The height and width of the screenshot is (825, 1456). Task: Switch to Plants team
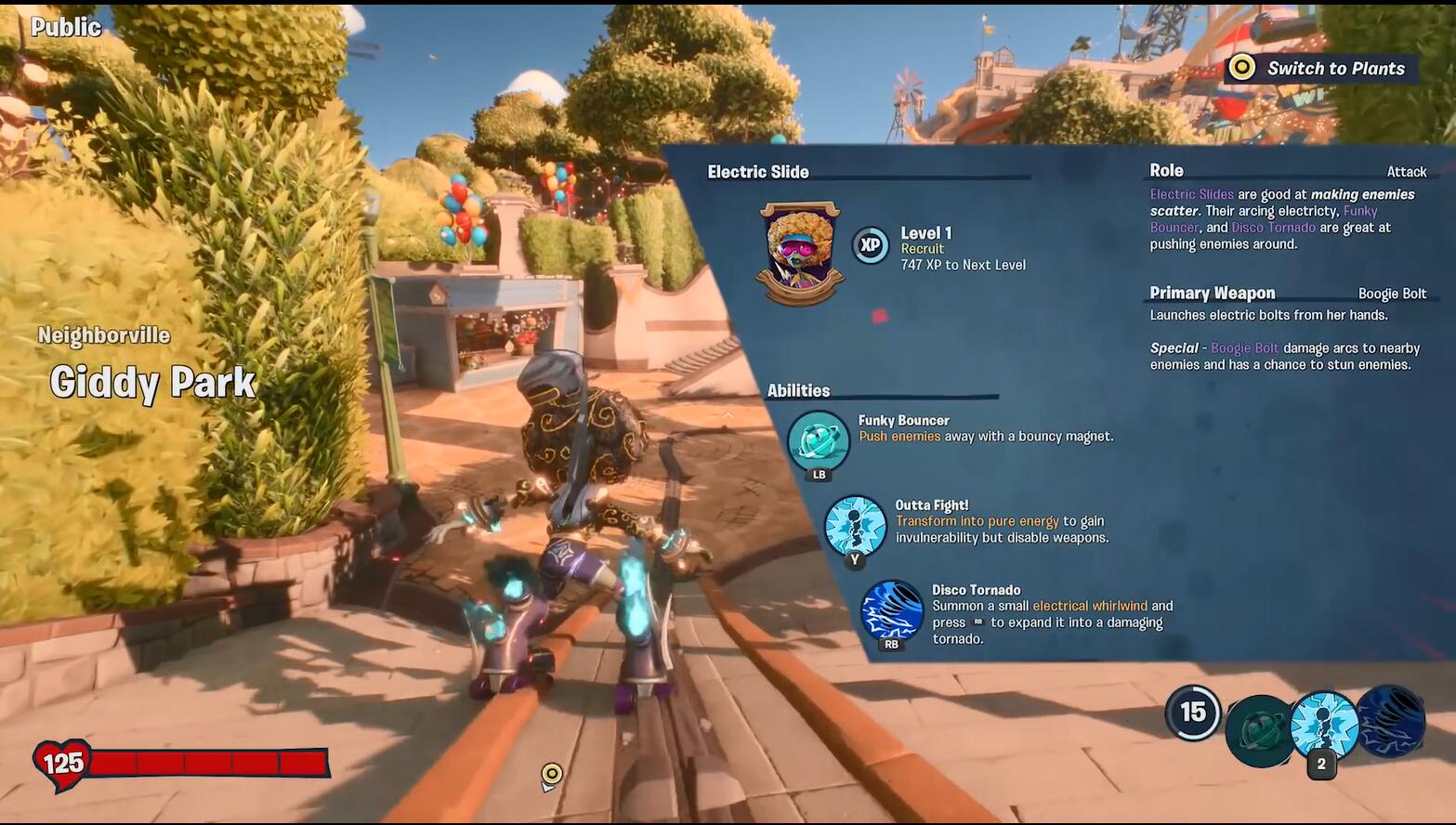point(1319,68)
